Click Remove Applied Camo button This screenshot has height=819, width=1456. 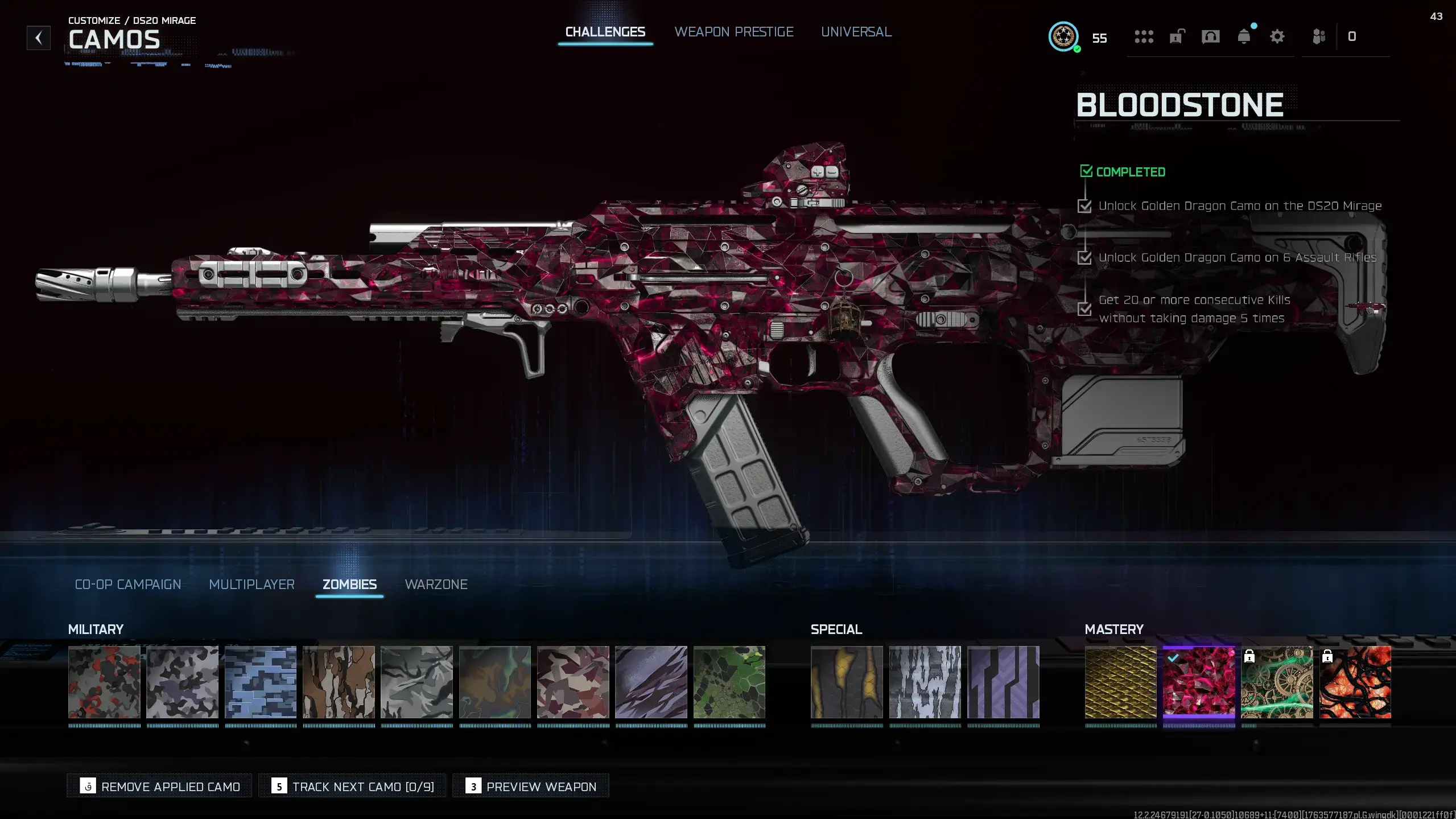tap(159, 786)
